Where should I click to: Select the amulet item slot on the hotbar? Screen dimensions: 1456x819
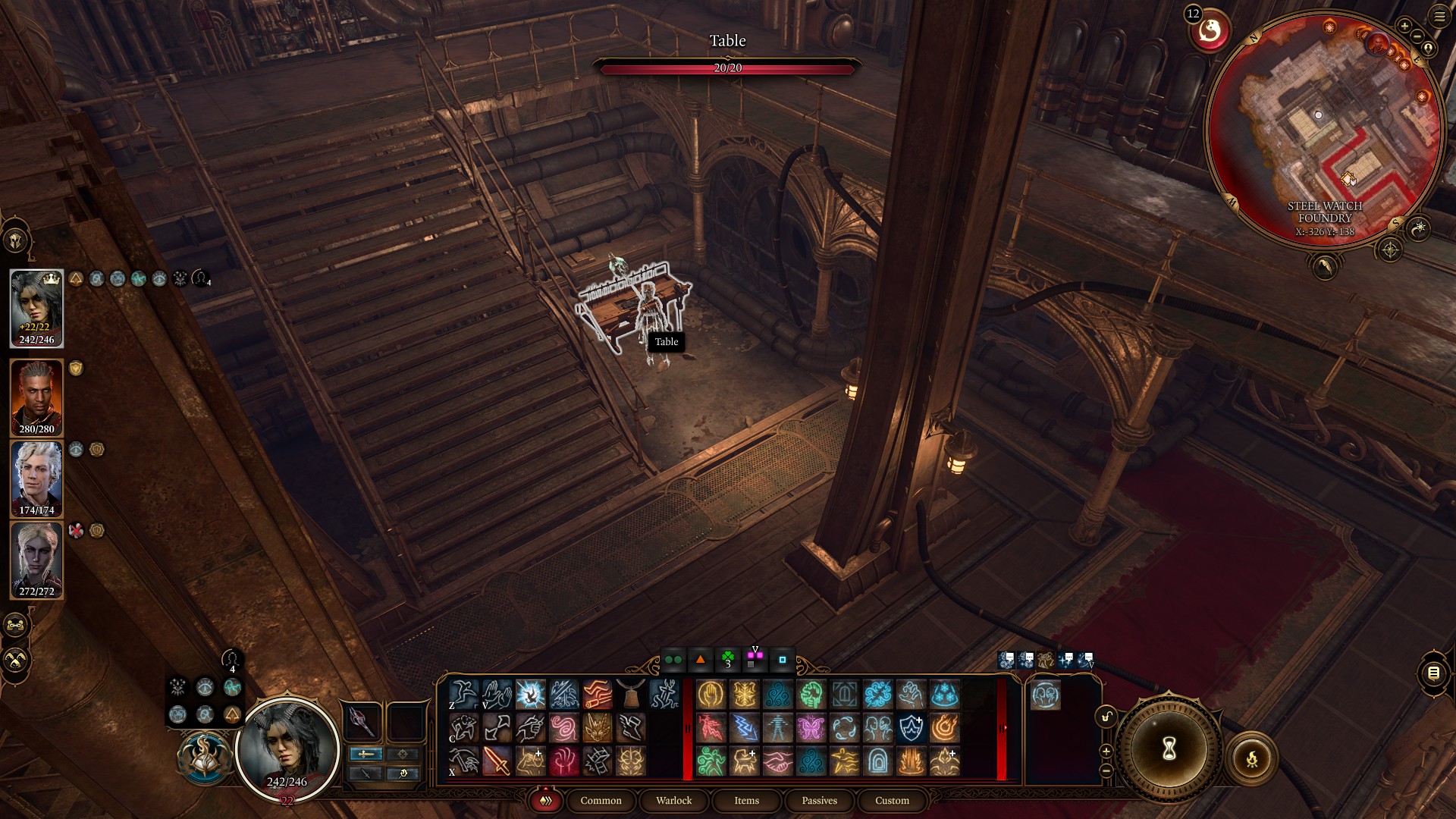tap(630, 694)
